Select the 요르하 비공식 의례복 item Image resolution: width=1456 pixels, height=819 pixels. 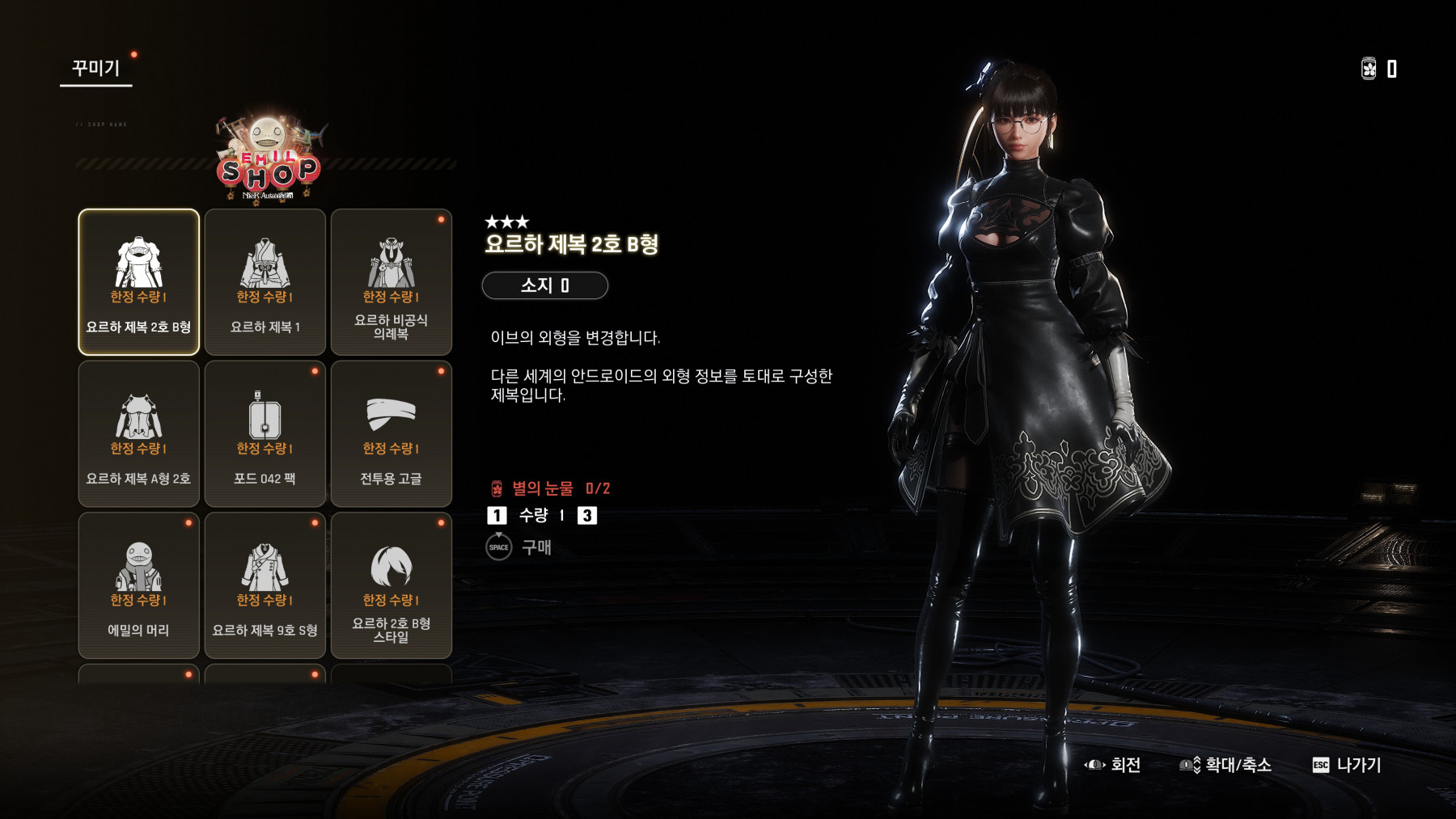pyautogui.click(x=391, y=281)
